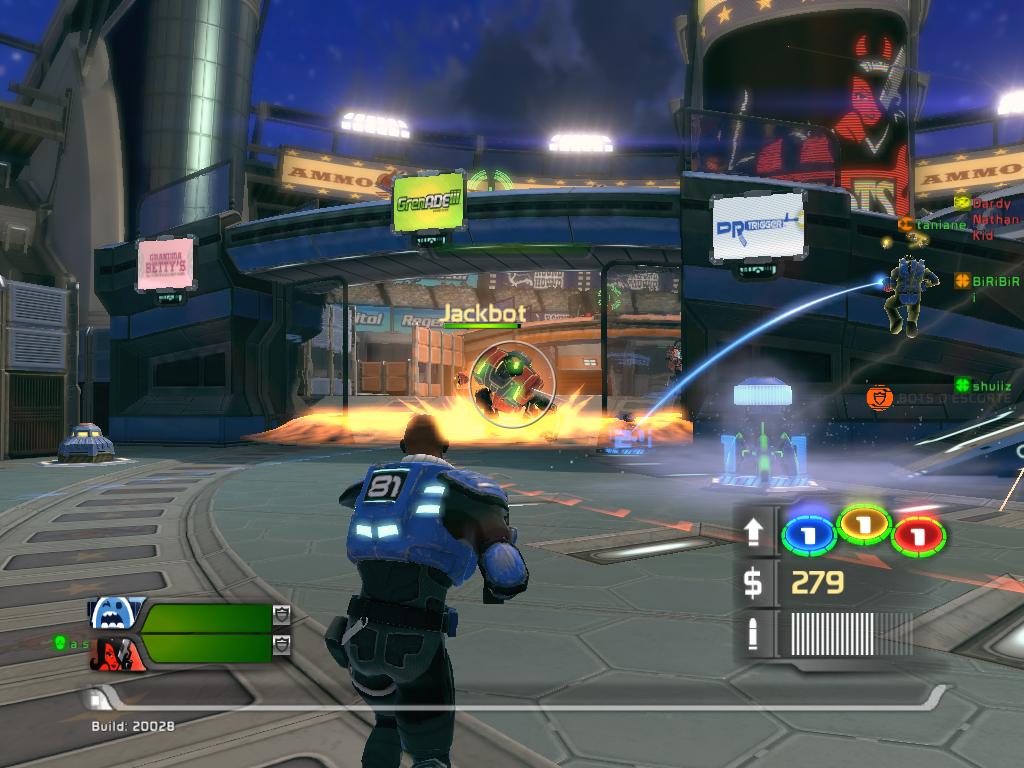
Task: Click the dollar money icon
Action: (x=754, y=583)
